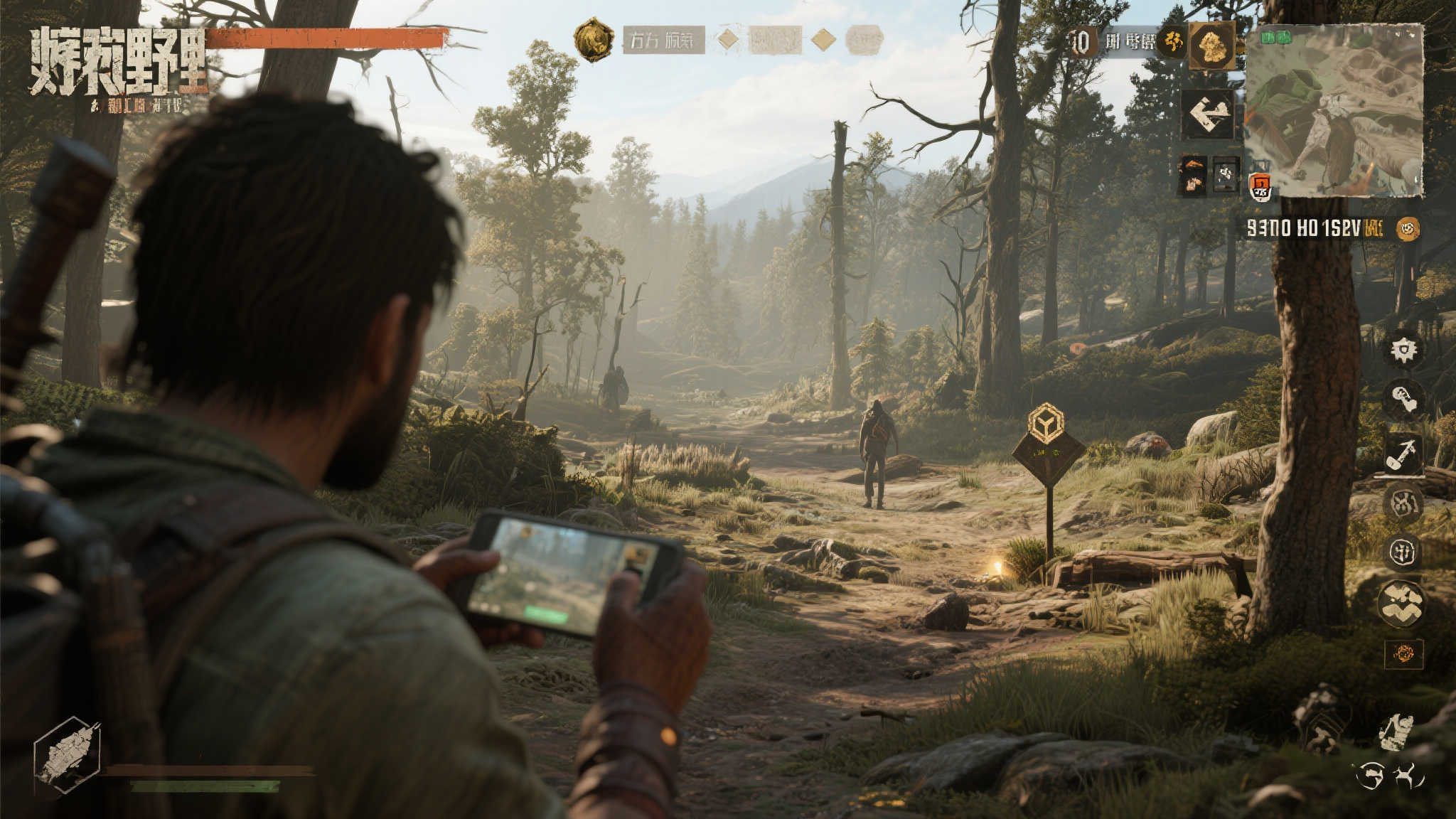Image resolution: width=1456 pixels, height=819 pixels.
Task: Click the orange shield badge below minimap
Action: coord(1260,187)
